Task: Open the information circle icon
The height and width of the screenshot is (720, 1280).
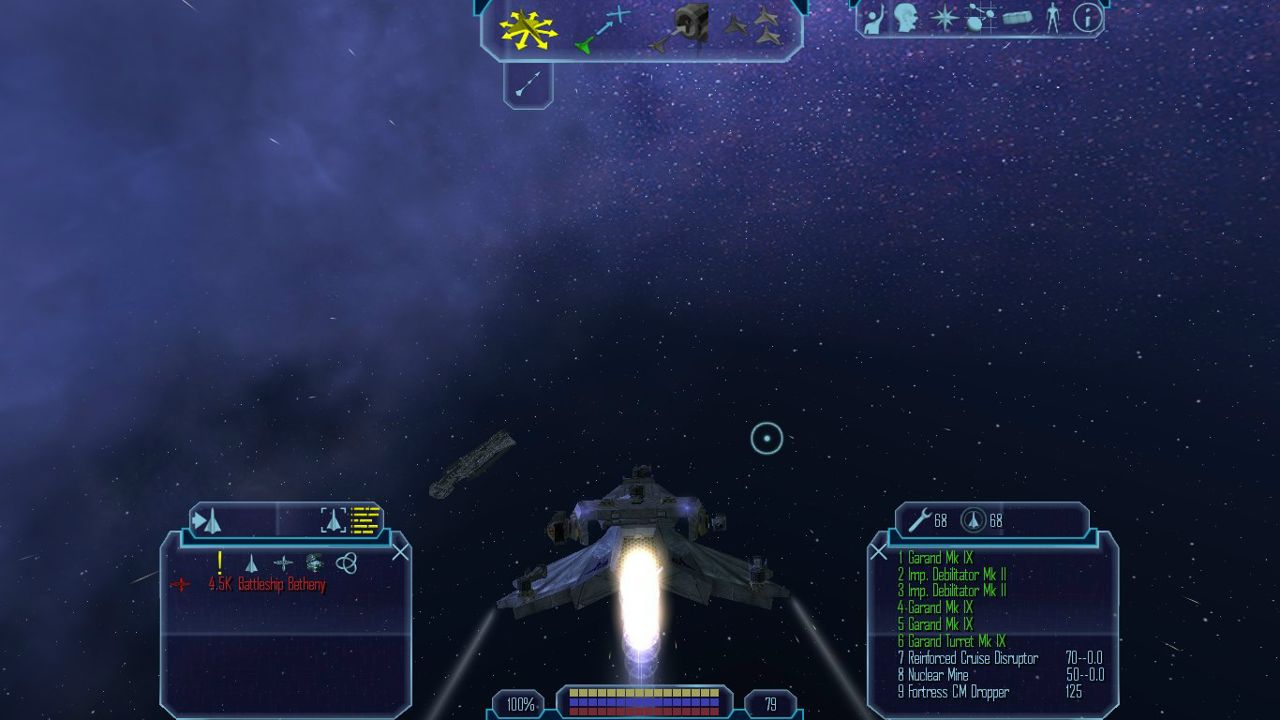Action: 1087,18
